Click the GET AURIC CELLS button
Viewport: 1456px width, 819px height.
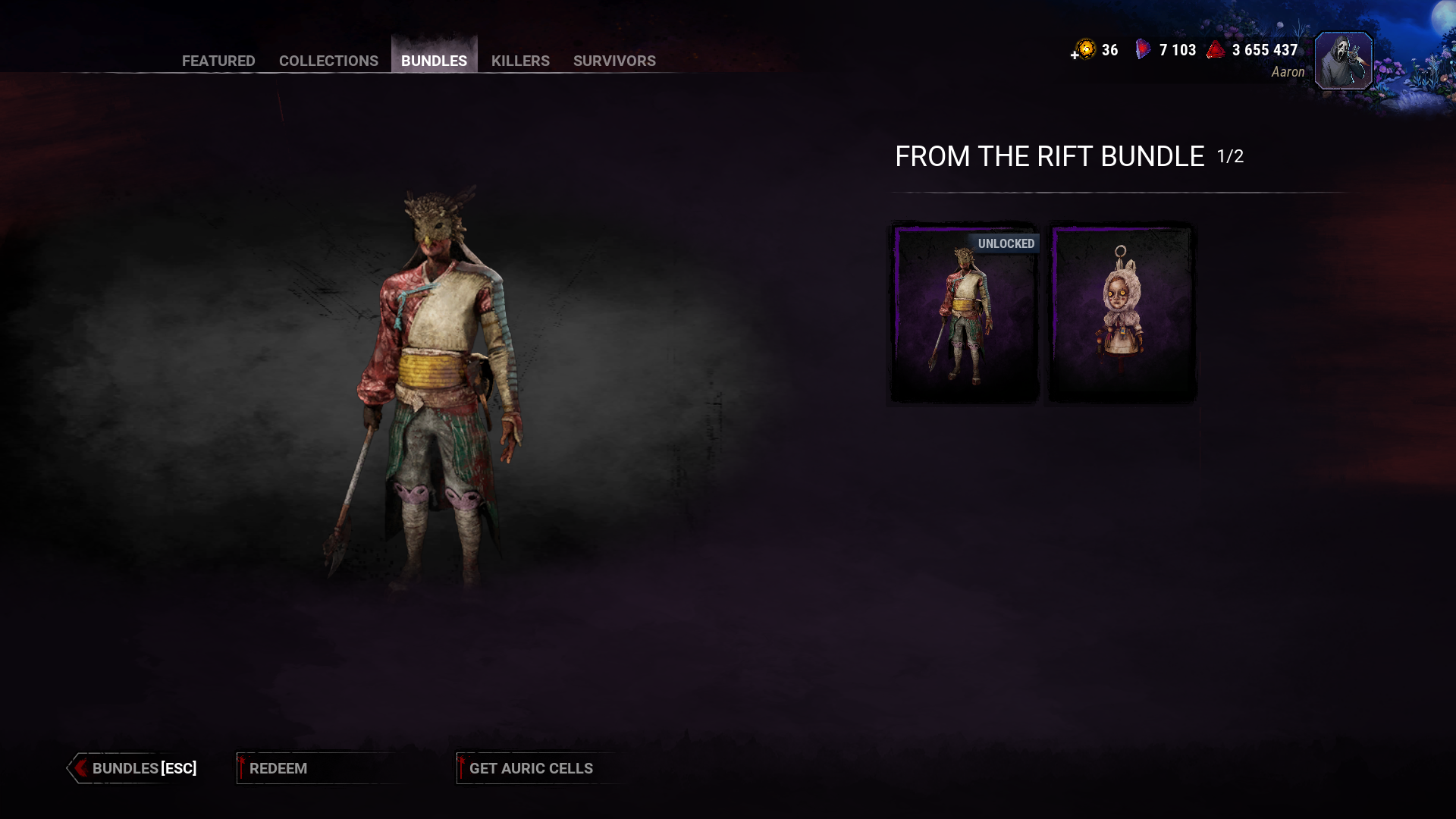pyautogui.click(x=530, y=768)
